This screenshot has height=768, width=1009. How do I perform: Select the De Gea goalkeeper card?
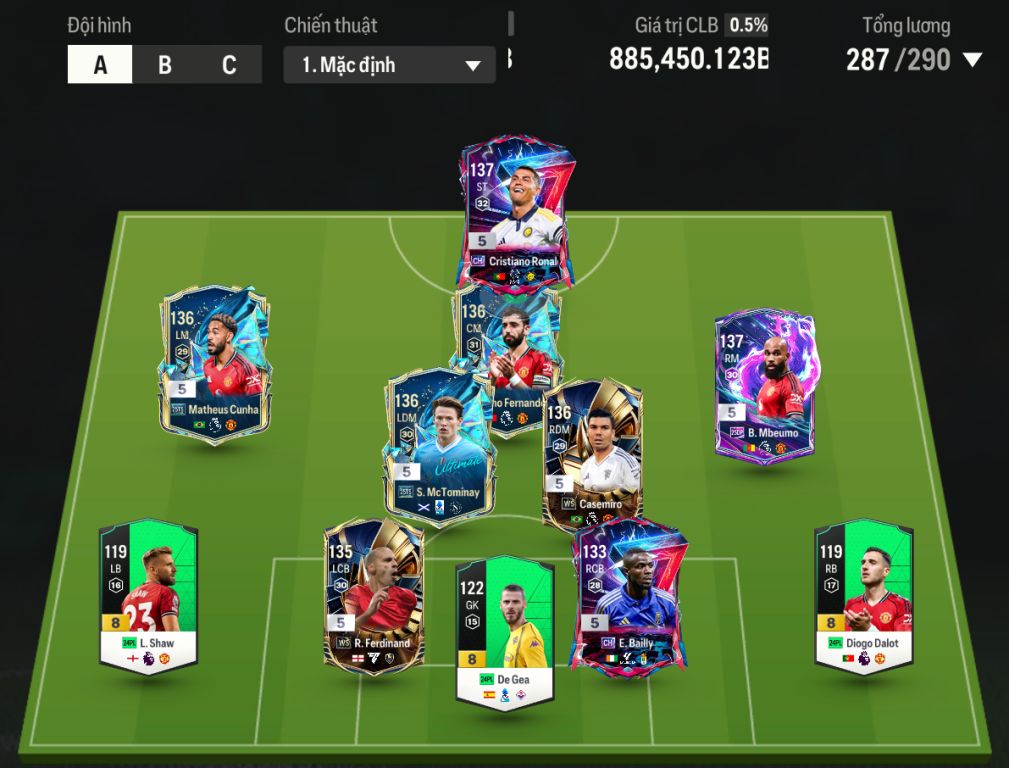coord(504,632)
